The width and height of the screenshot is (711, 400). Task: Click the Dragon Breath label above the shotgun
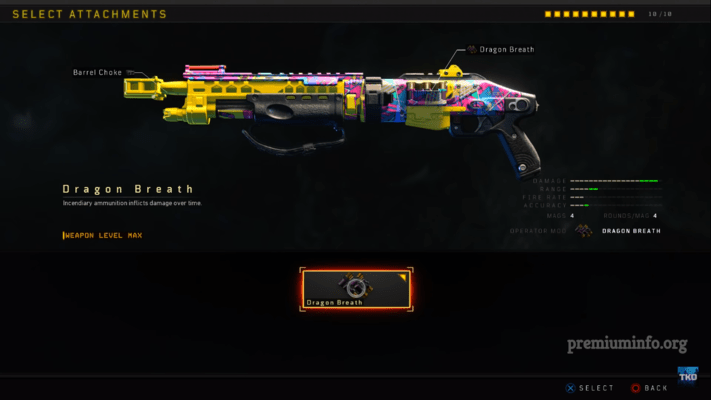click(x=506, y=49)
